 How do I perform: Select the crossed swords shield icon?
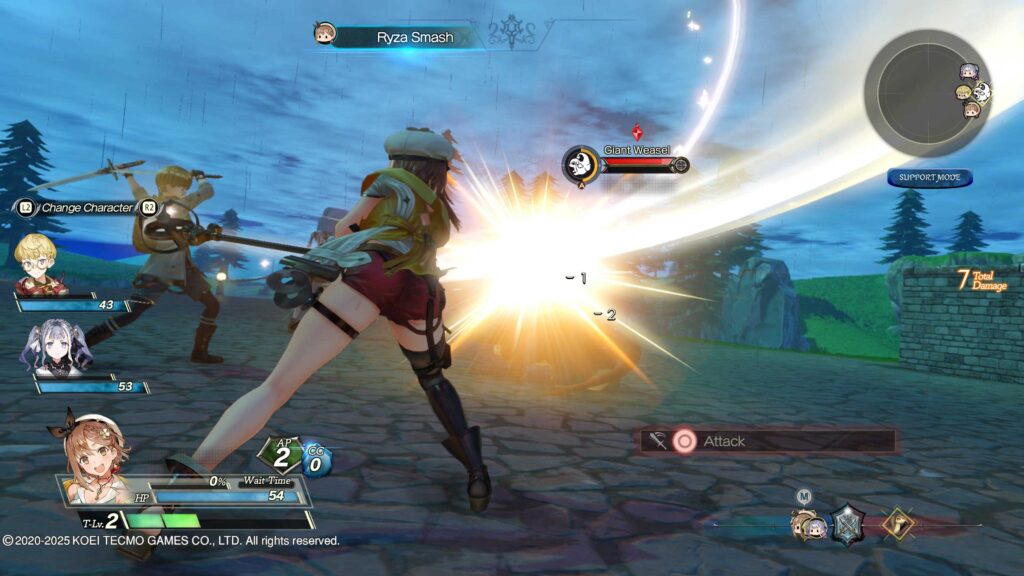coord(848,523)
